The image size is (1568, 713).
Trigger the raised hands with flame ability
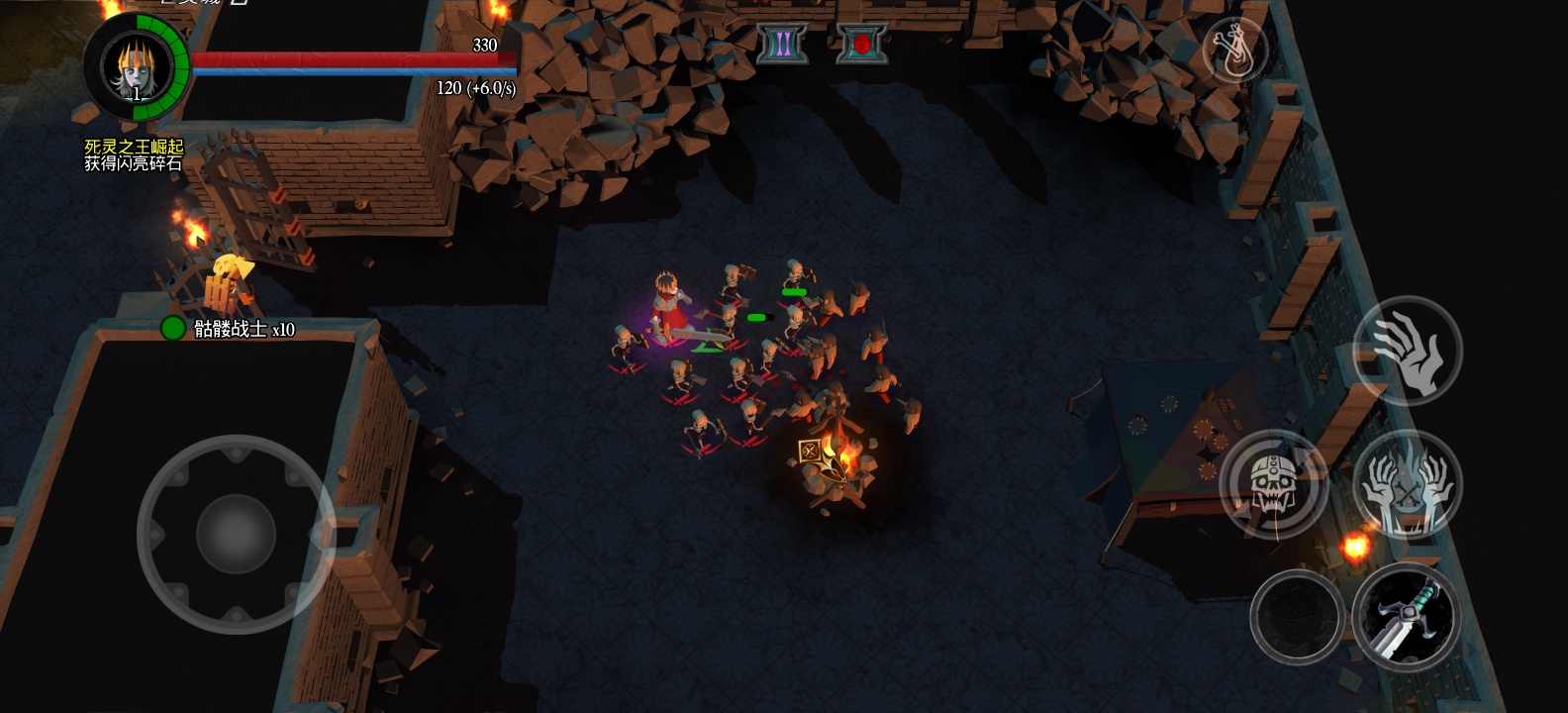click(1407, 485)
